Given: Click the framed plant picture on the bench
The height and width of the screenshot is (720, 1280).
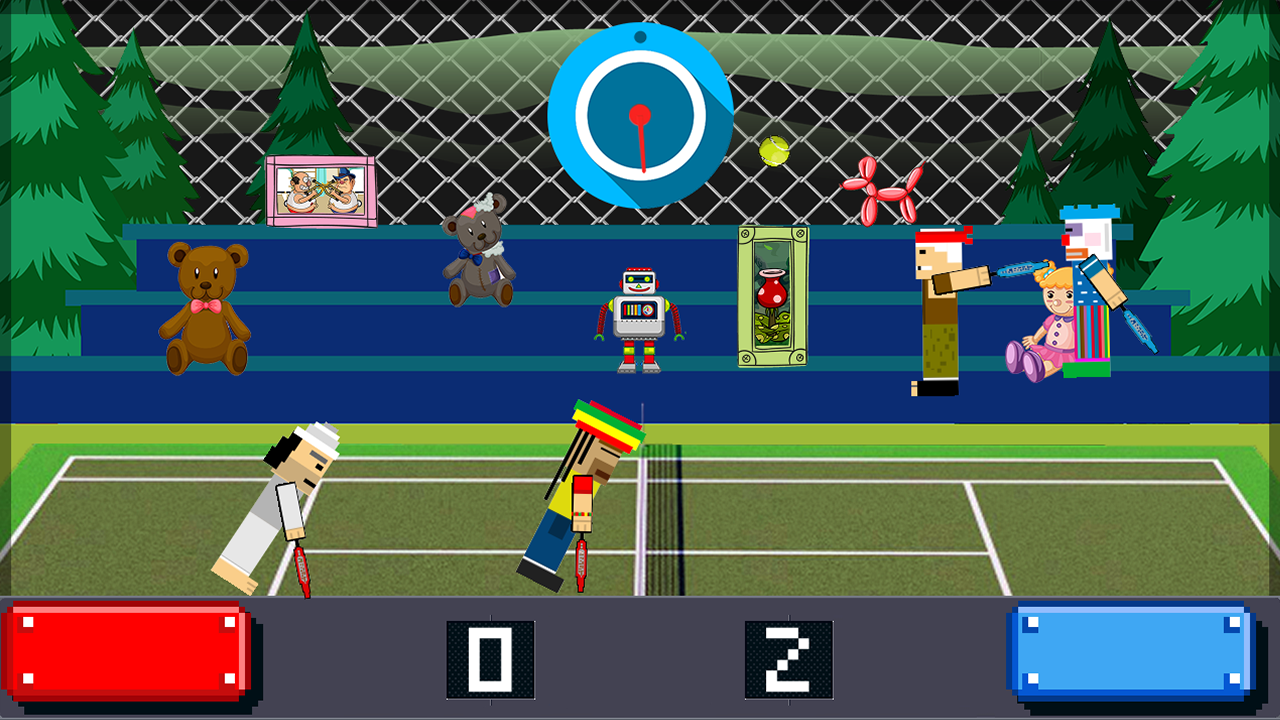Looking at the screenshot, I should 772,298.
